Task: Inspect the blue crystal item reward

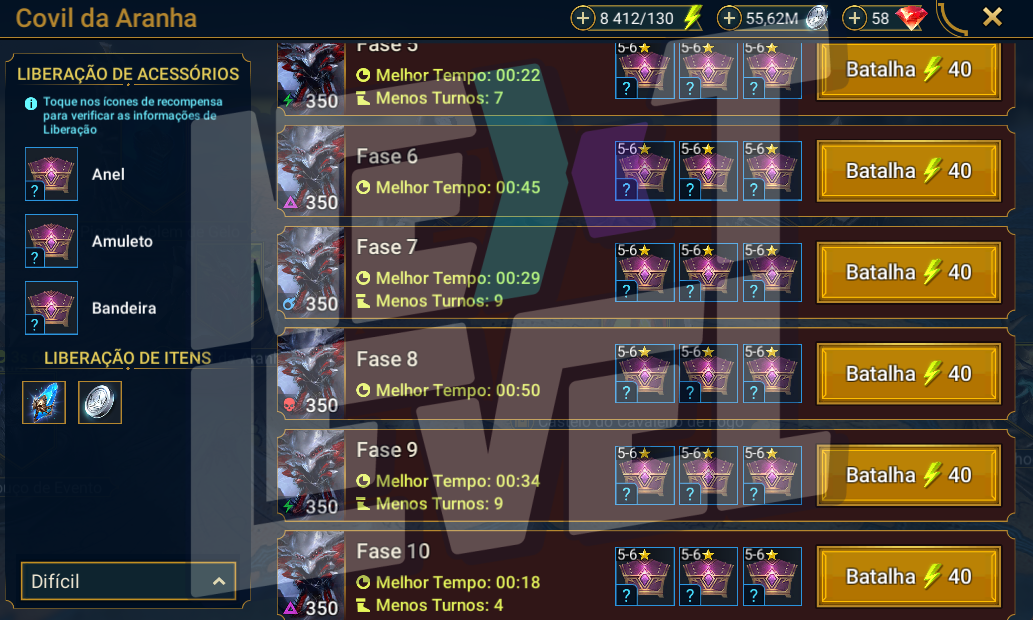Action: [x=44, y=402]
